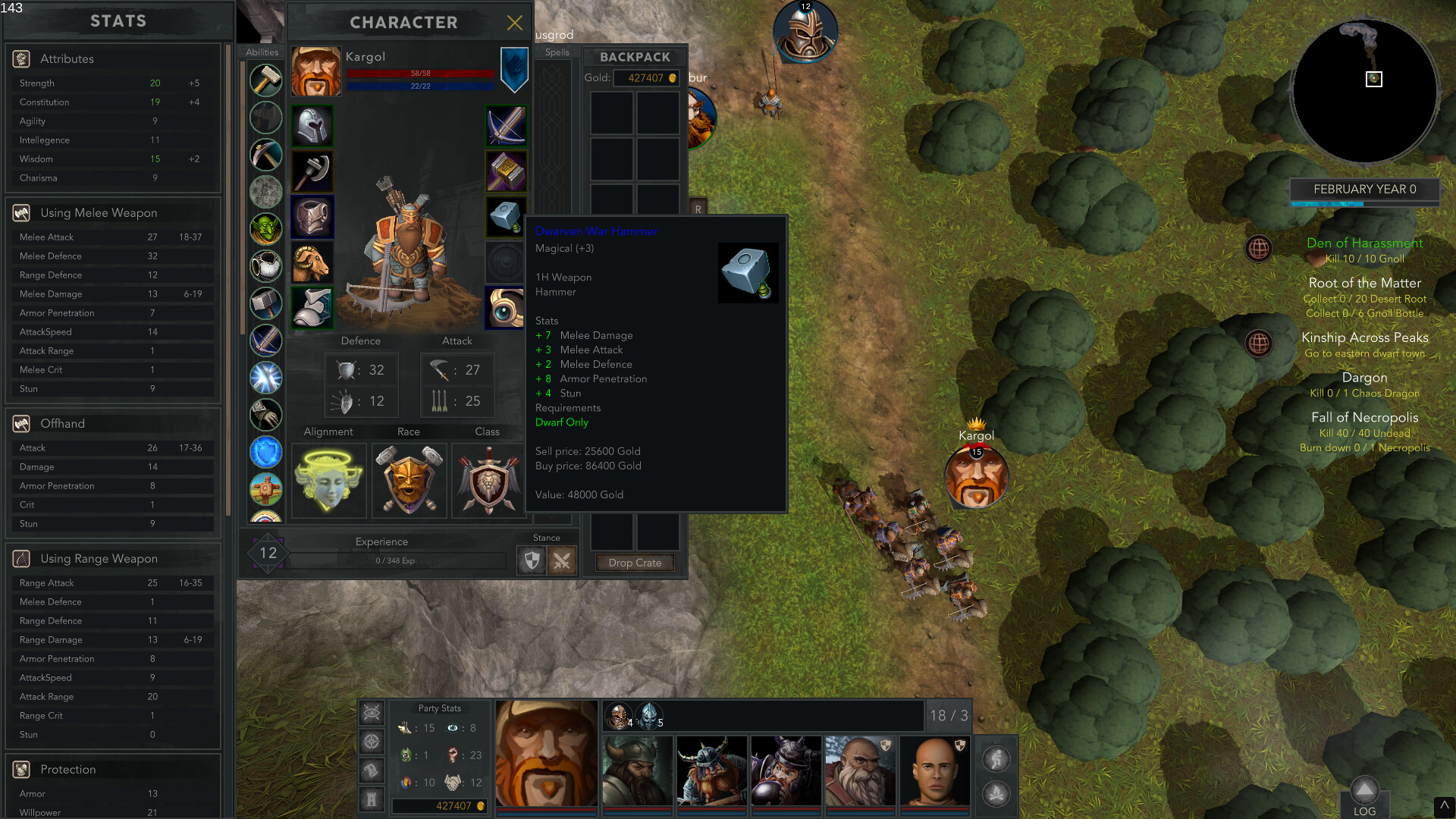
Task: Open the Den of Harassment quest
Action: (x=1364, y=243)
